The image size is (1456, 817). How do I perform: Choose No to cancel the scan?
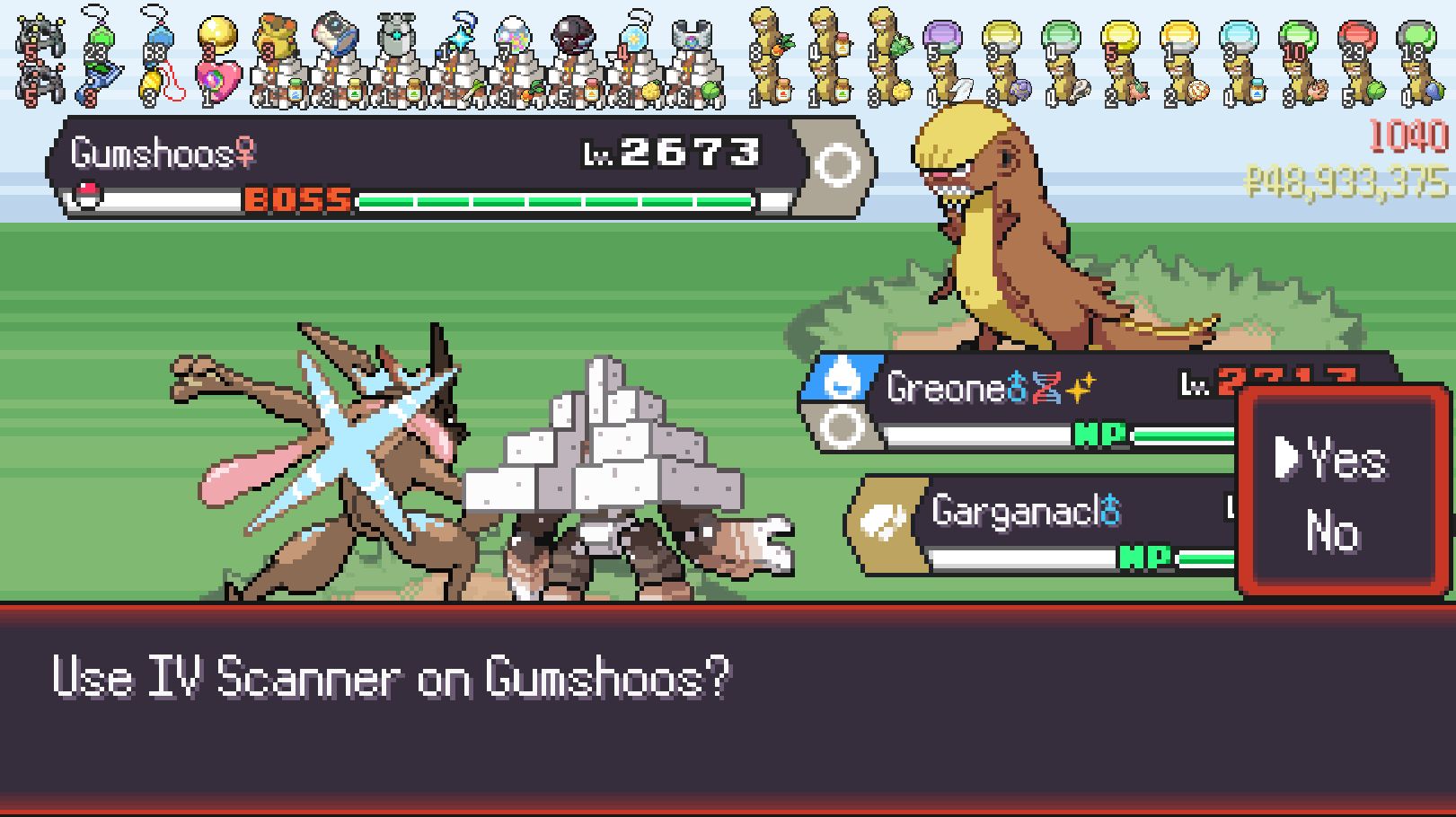click(1332, 531)
